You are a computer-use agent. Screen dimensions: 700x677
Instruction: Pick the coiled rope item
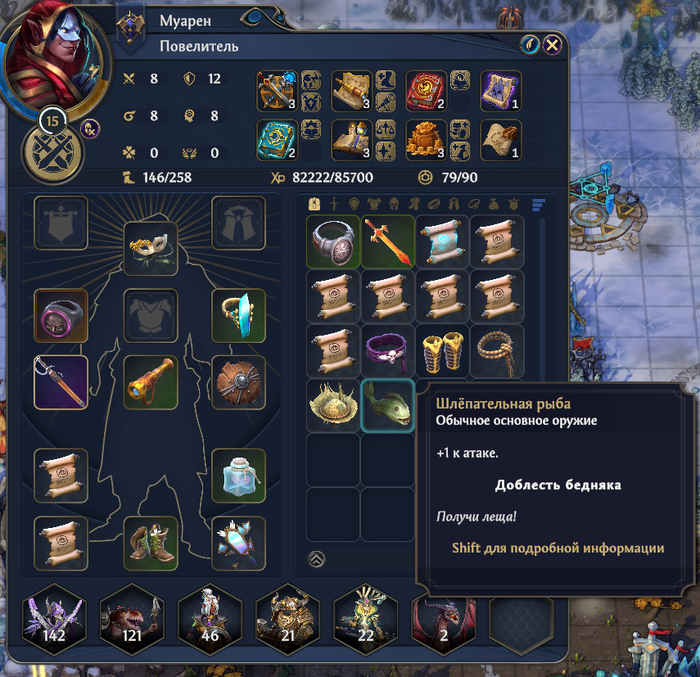pos(496,350)
